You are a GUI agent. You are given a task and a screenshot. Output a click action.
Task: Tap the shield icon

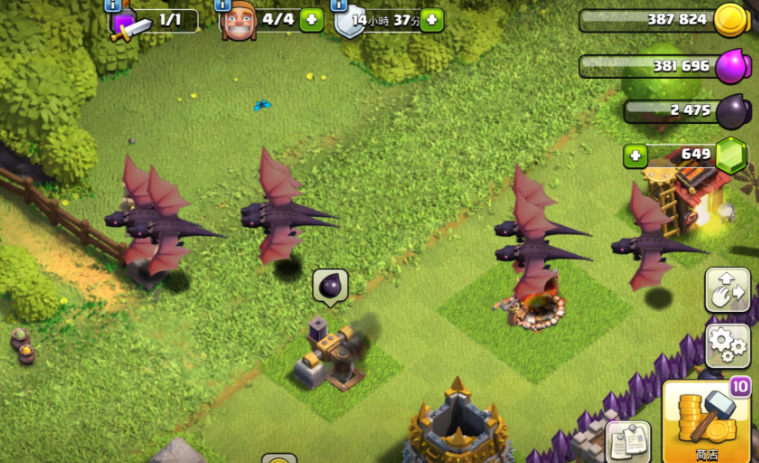tap(350, 22)
